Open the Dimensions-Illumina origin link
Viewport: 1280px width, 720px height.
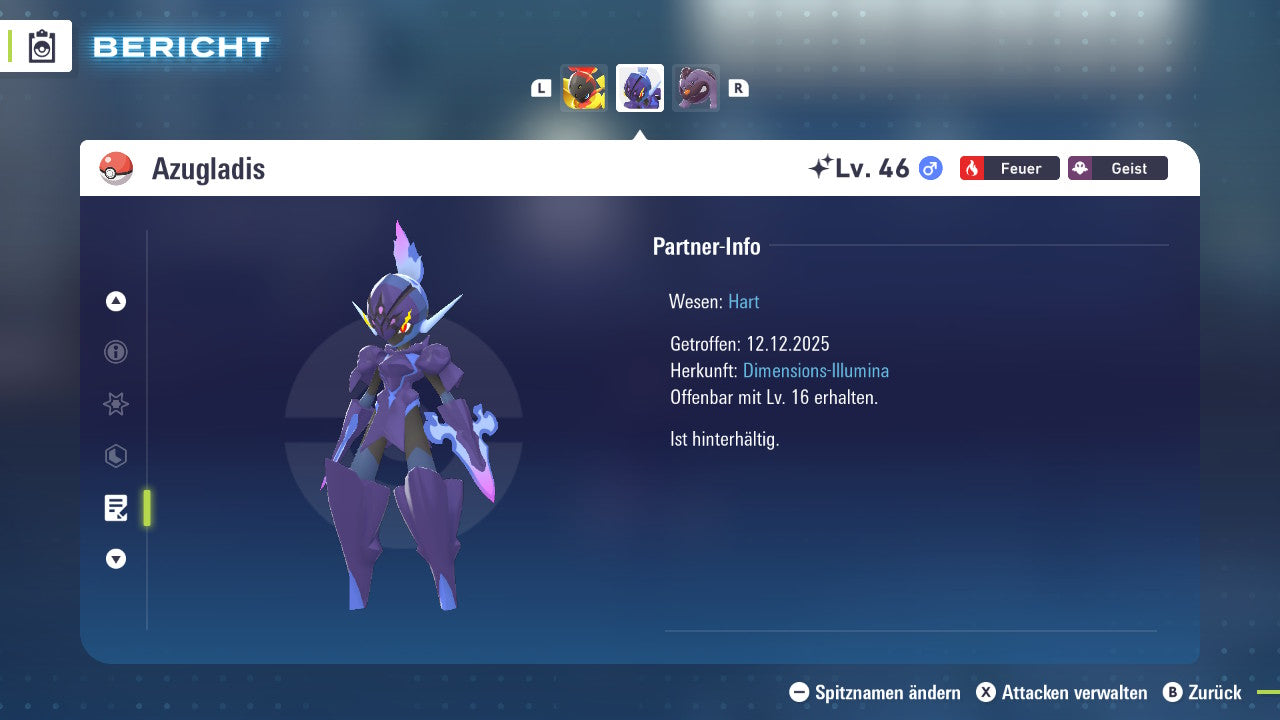point(814,370)
